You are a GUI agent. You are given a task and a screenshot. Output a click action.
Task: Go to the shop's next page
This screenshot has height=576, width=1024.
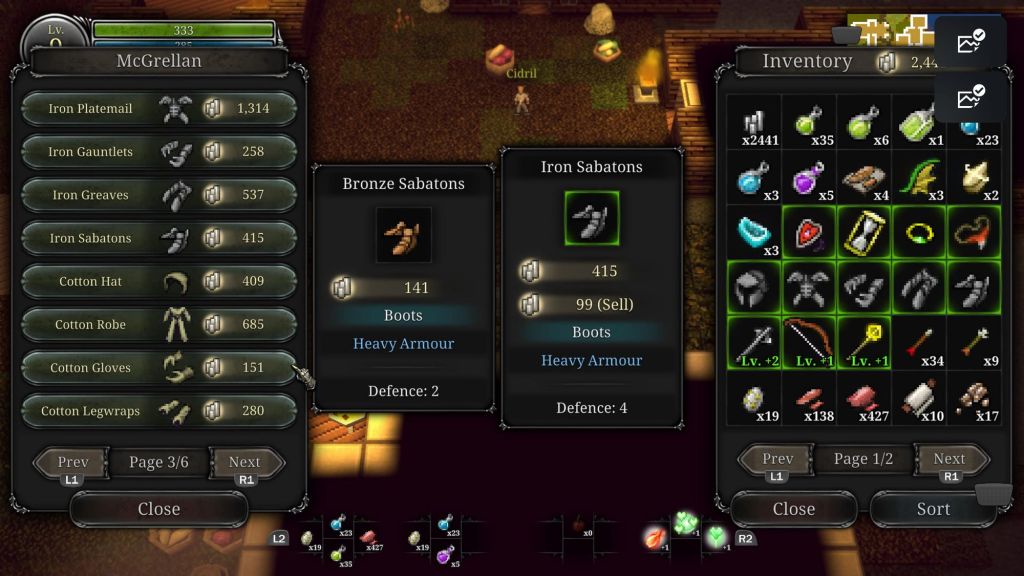point(245,462)
